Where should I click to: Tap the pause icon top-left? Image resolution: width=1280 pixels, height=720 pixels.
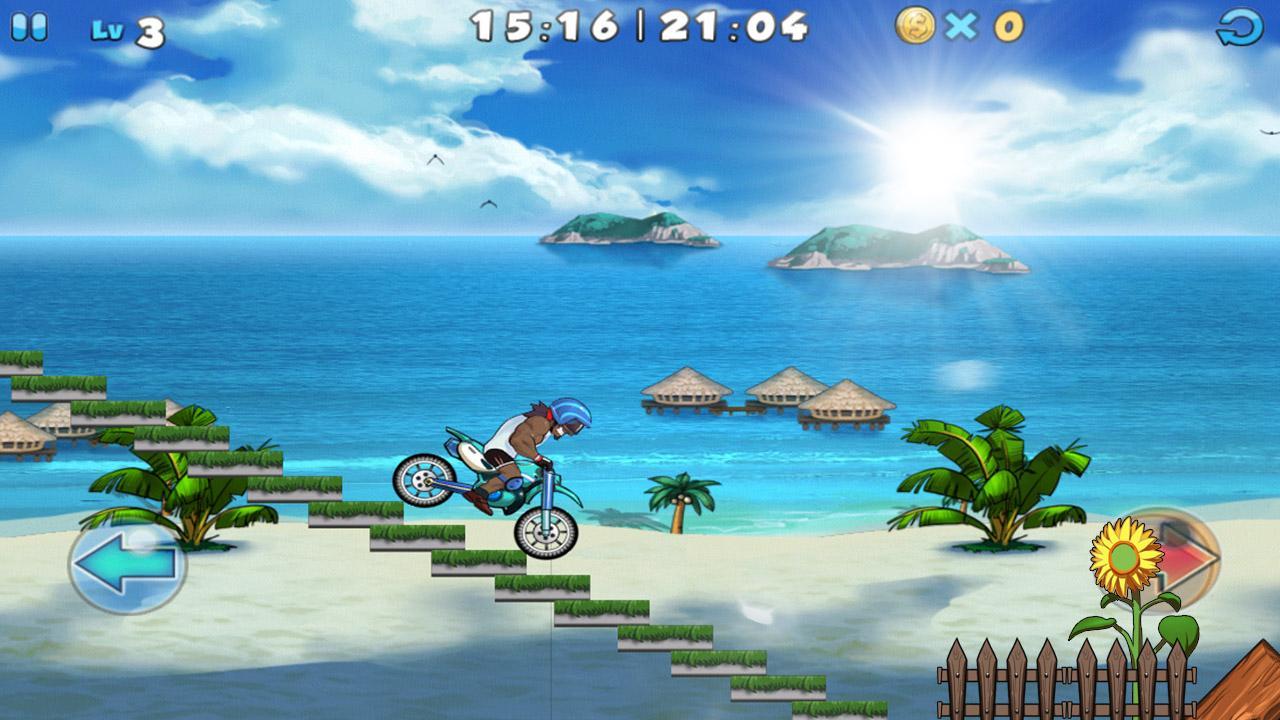(x=29, y=29)
